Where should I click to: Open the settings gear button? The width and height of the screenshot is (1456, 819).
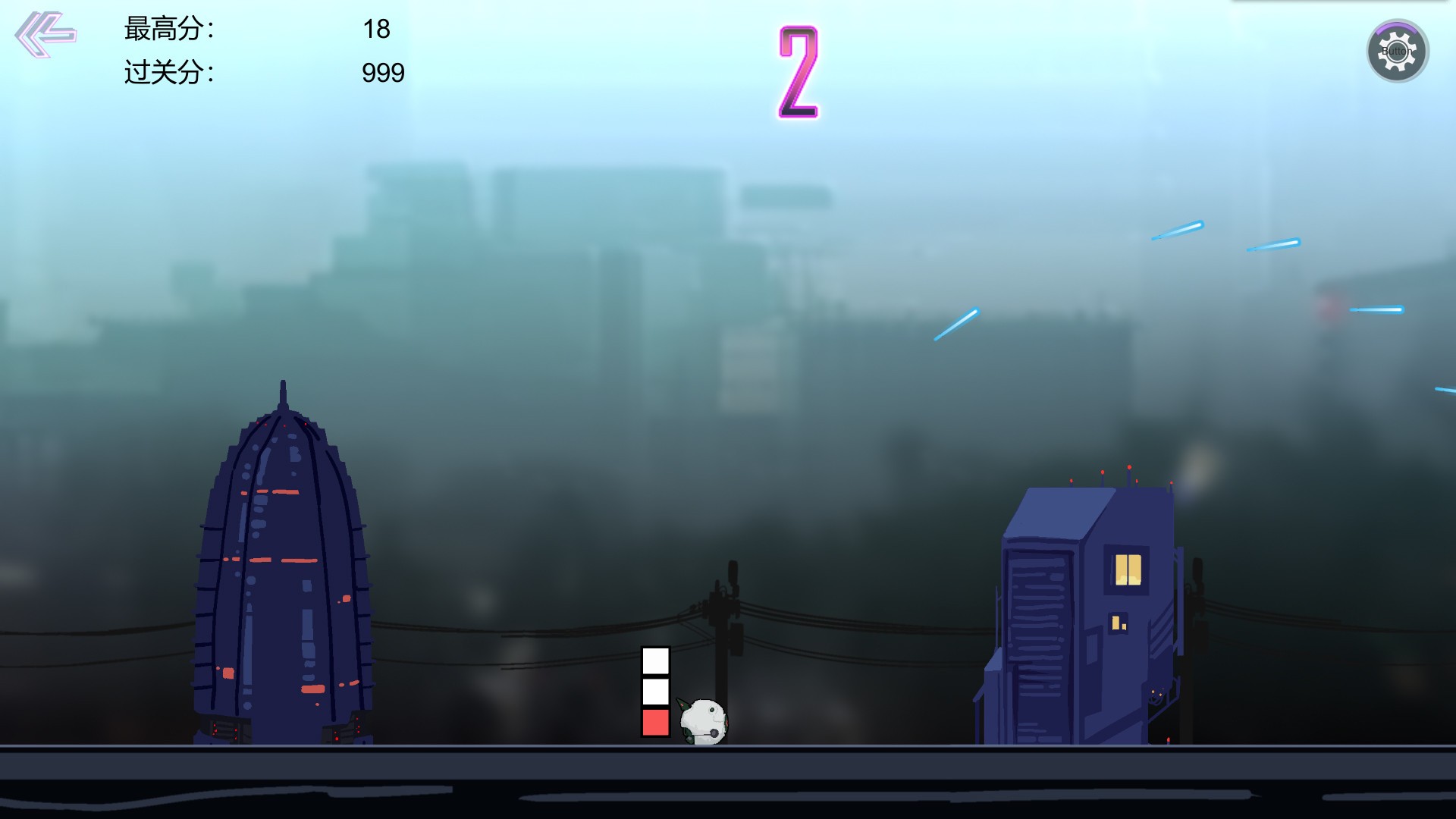pyautogui.click(x=1399, y=52)
